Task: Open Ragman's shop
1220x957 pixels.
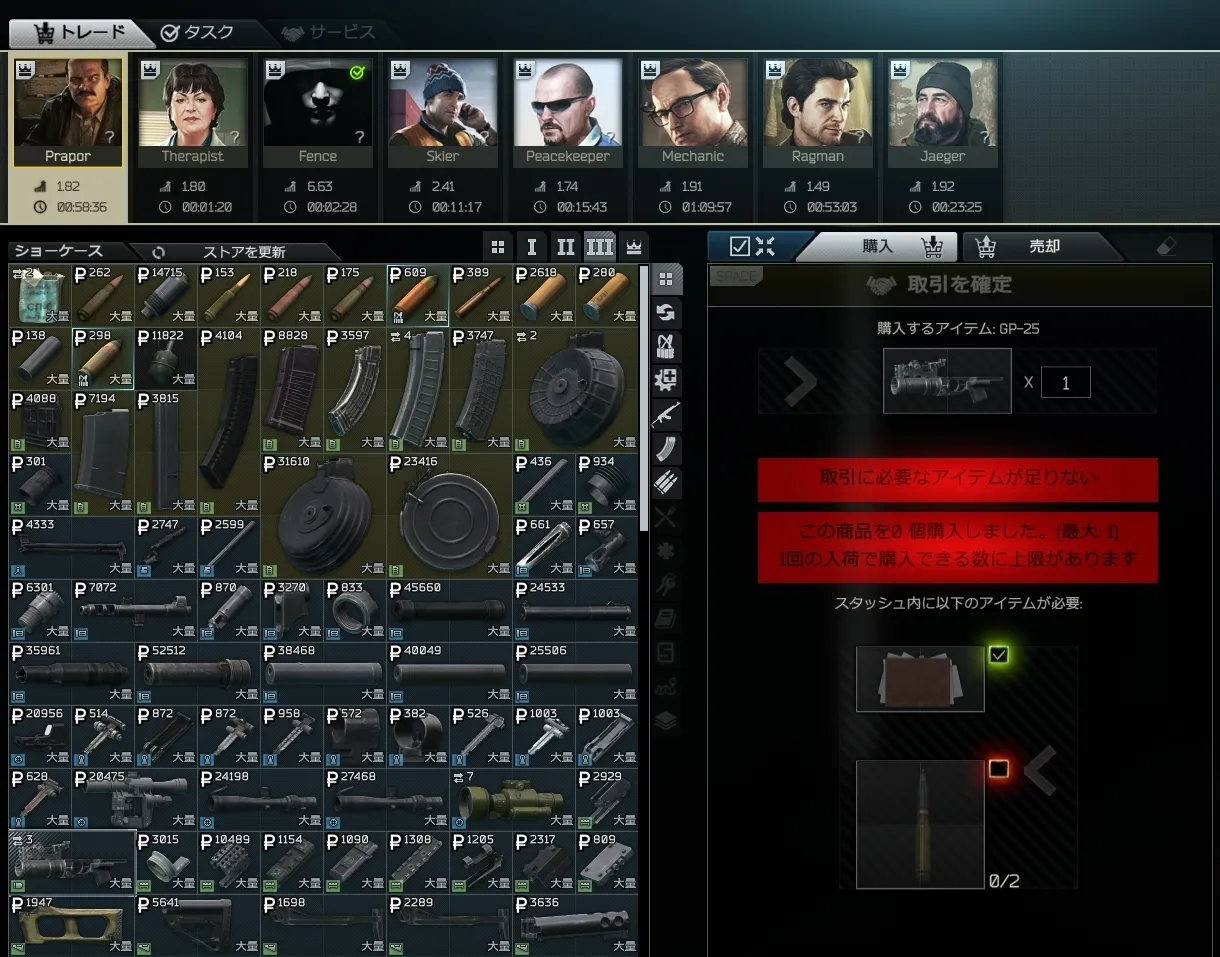Action: pos(817,112)
